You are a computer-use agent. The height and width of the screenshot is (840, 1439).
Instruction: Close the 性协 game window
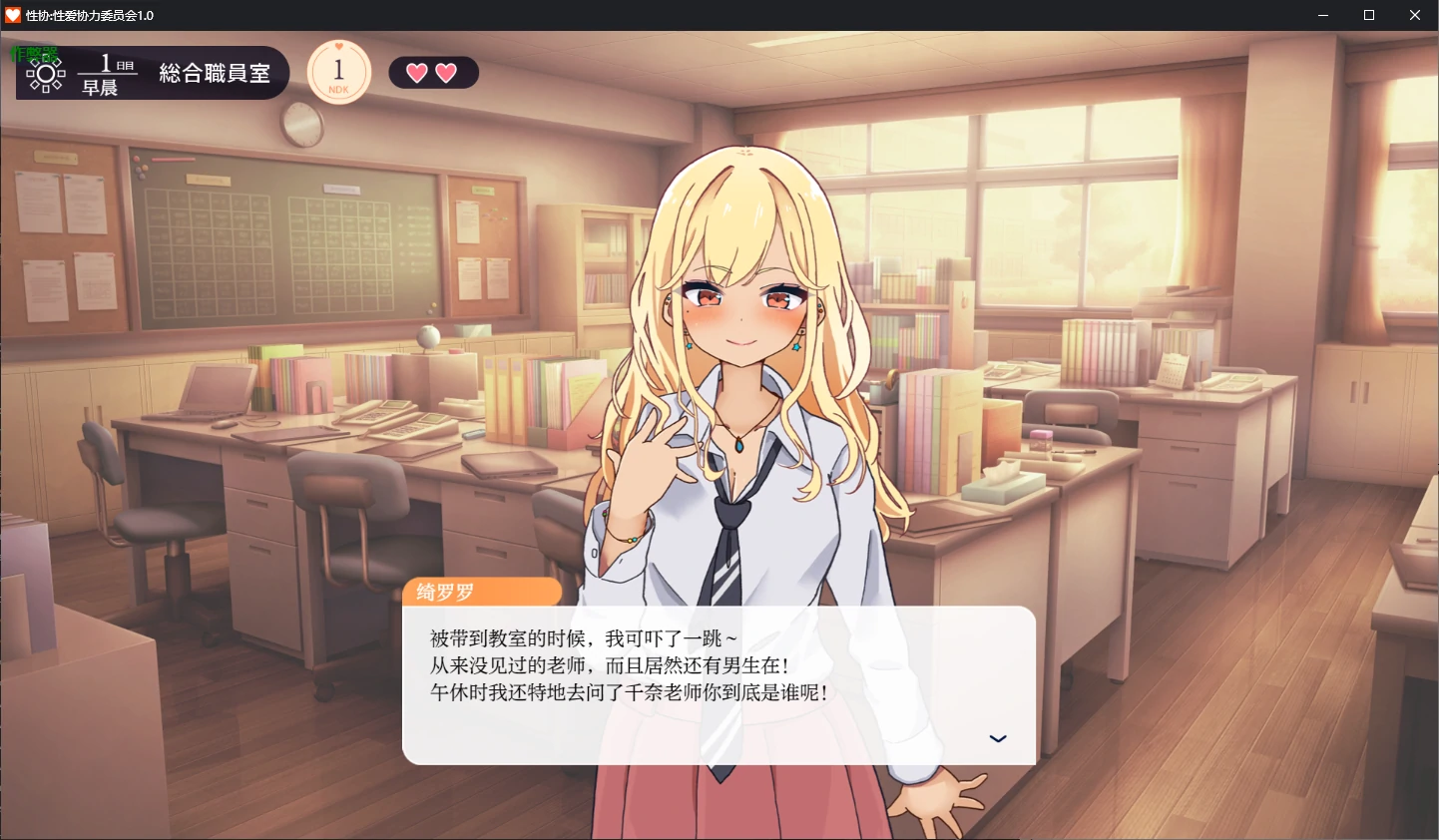tap(1414, 15)
